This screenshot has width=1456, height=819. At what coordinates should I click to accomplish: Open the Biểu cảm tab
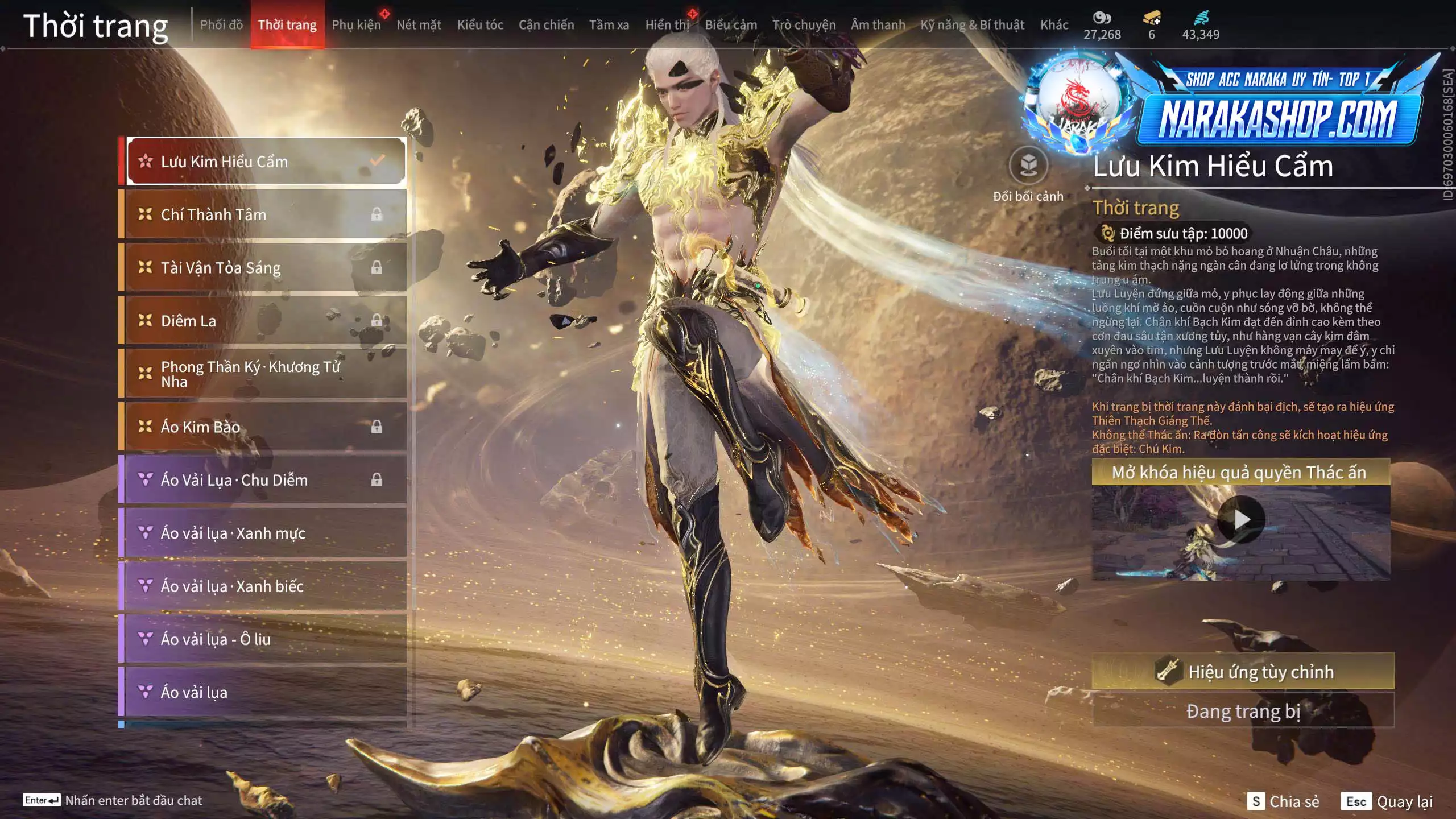pos(731,24)
